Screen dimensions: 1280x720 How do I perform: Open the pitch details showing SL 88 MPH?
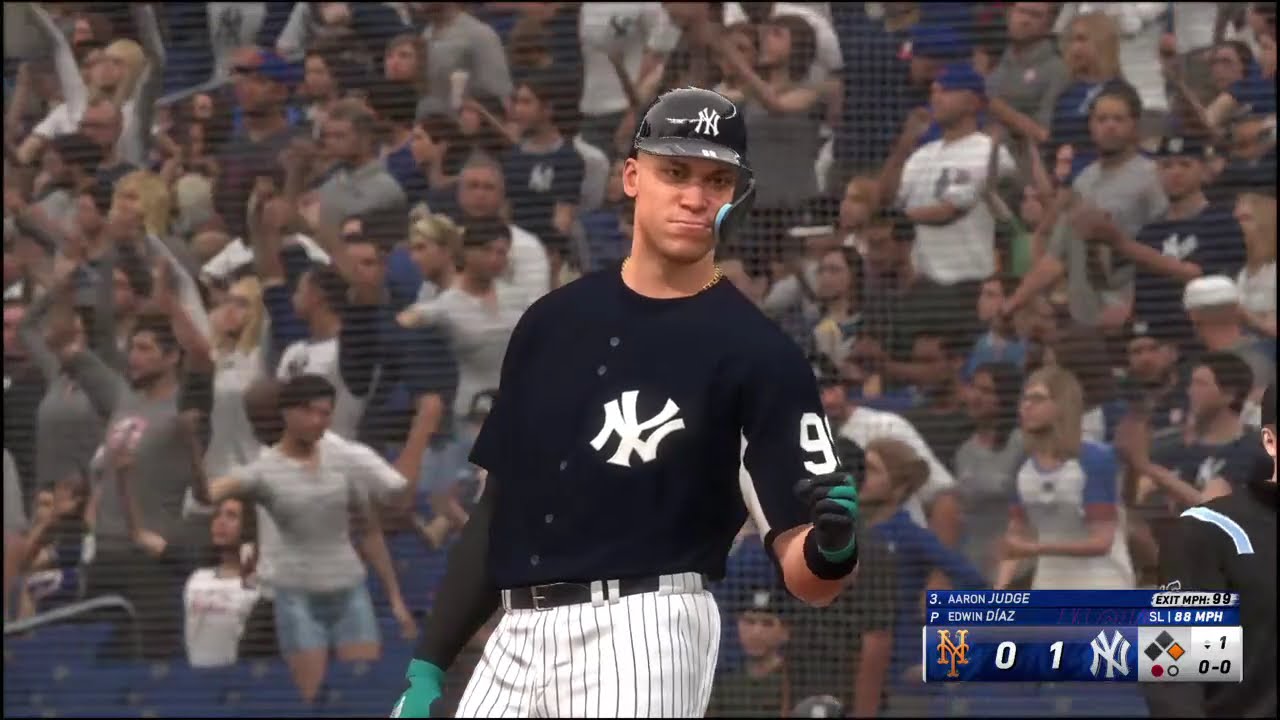(1186, 616)
